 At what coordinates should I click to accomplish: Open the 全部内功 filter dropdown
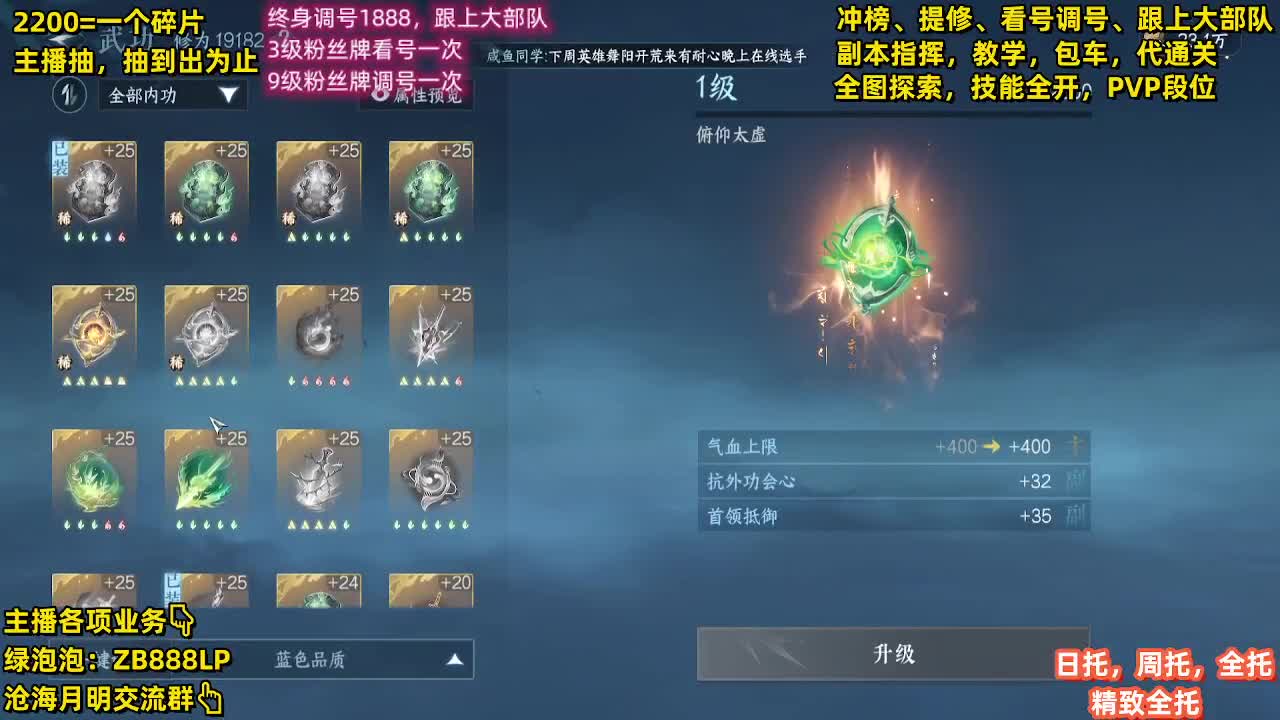coord(170,96)
